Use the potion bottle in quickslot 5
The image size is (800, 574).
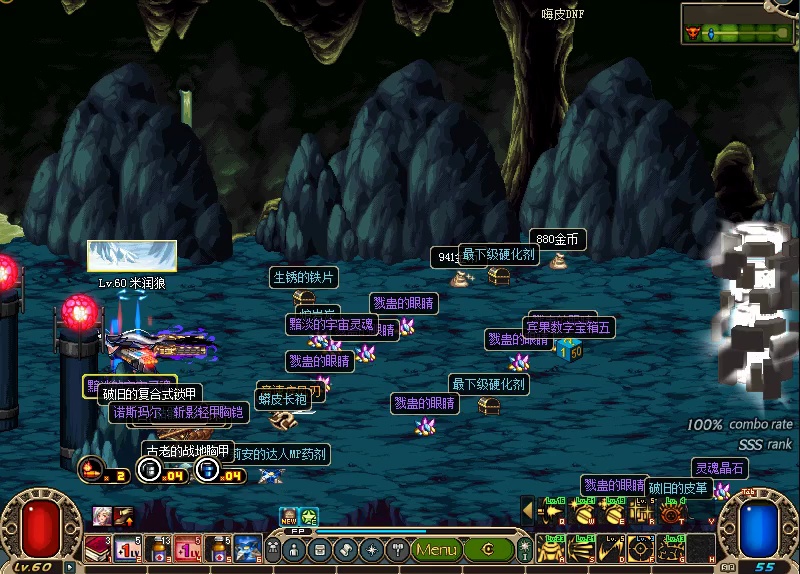[x=217, y=548]
